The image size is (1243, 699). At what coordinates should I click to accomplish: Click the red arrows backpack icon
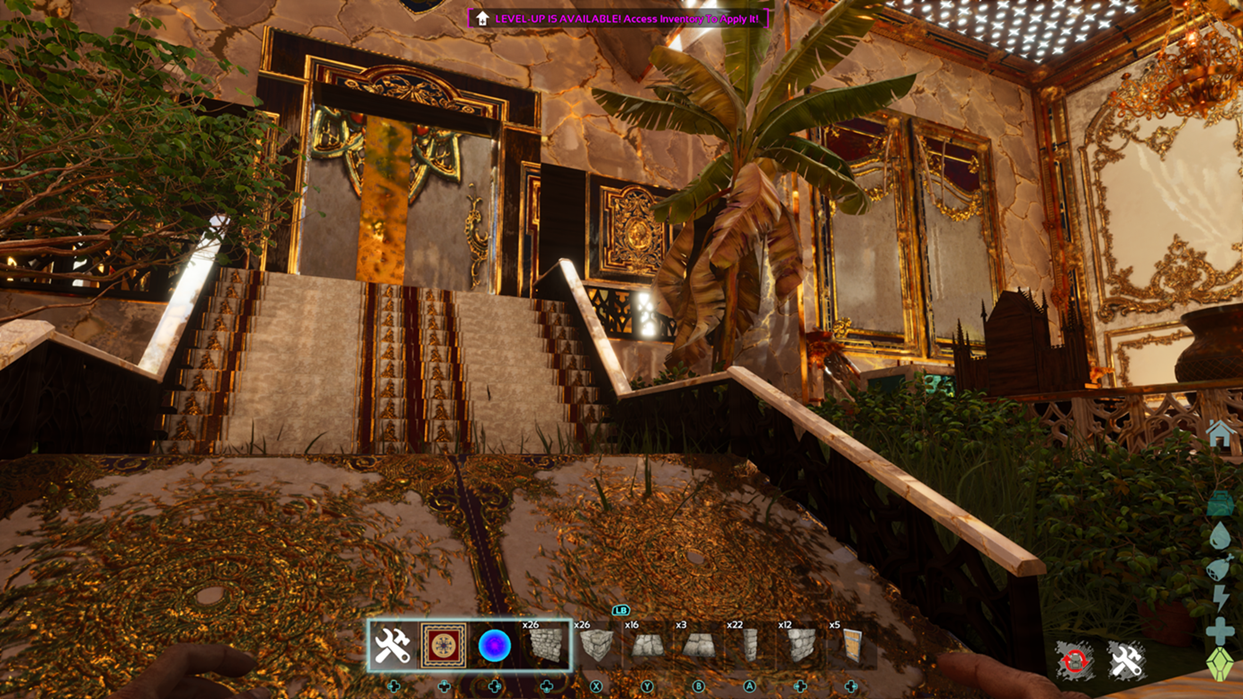(x=1074, y=661)
